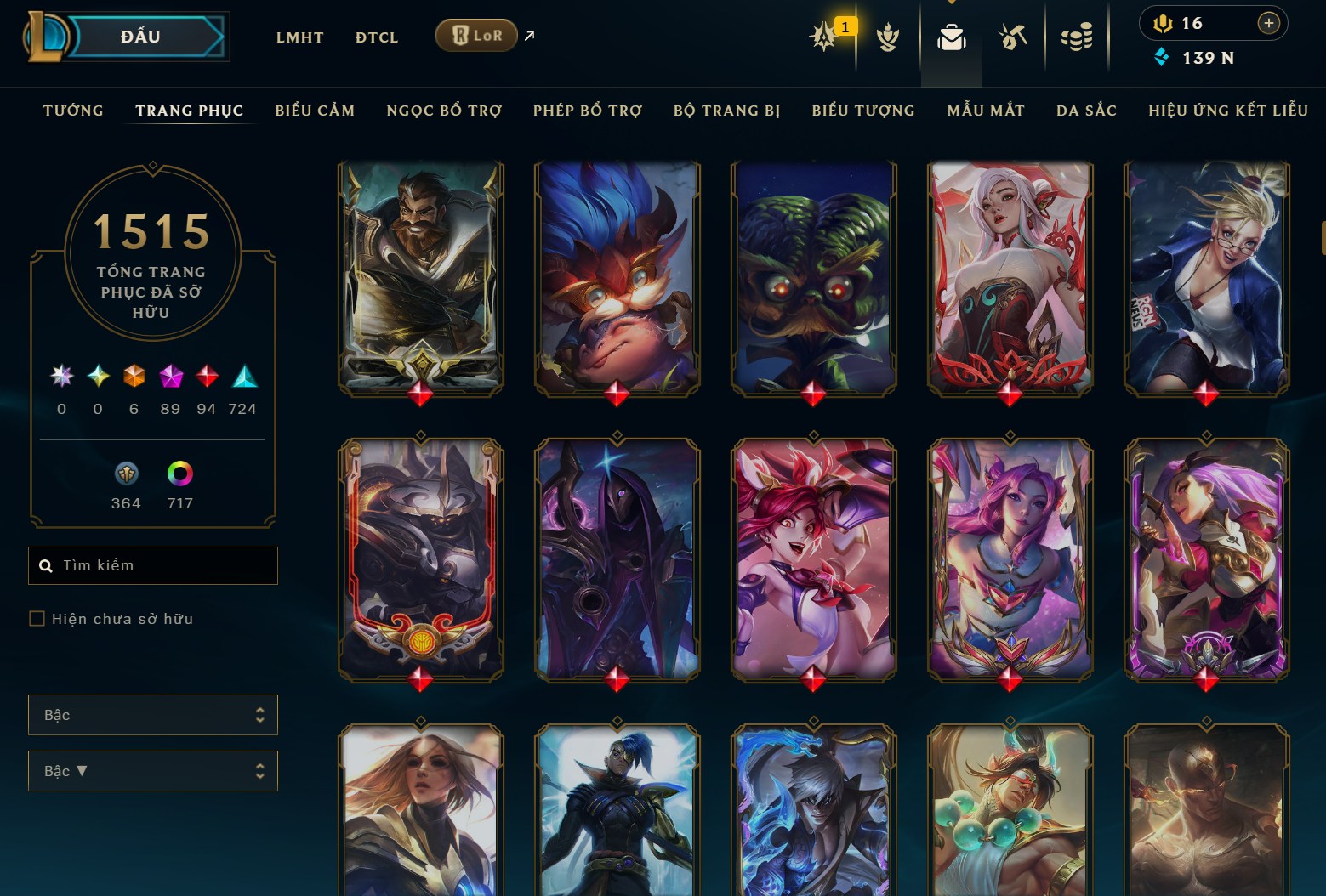Enable the 'Hiện chưa sở hữu' checkbox

click(37, 619)
